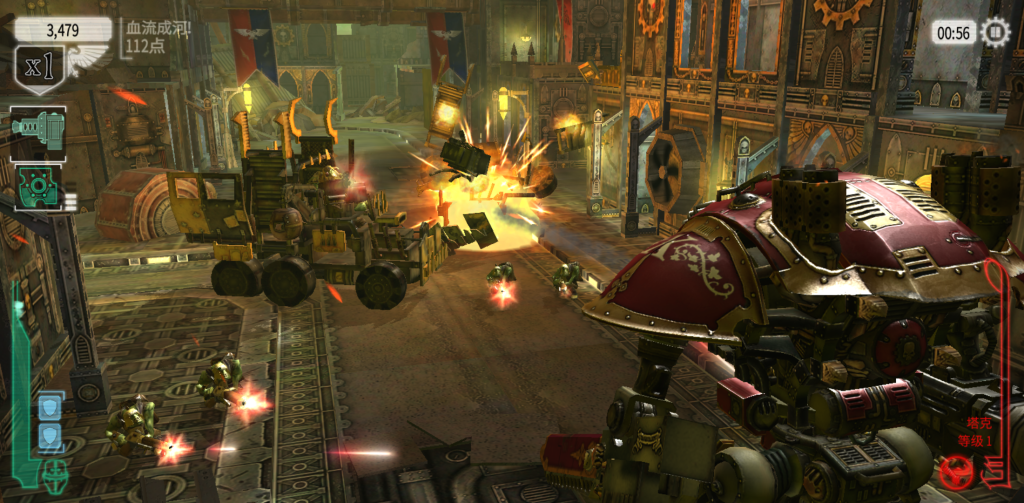Select the teal cannon weapon icon
Viewport: 1024px width, 503px height.
tap(38, 131)
